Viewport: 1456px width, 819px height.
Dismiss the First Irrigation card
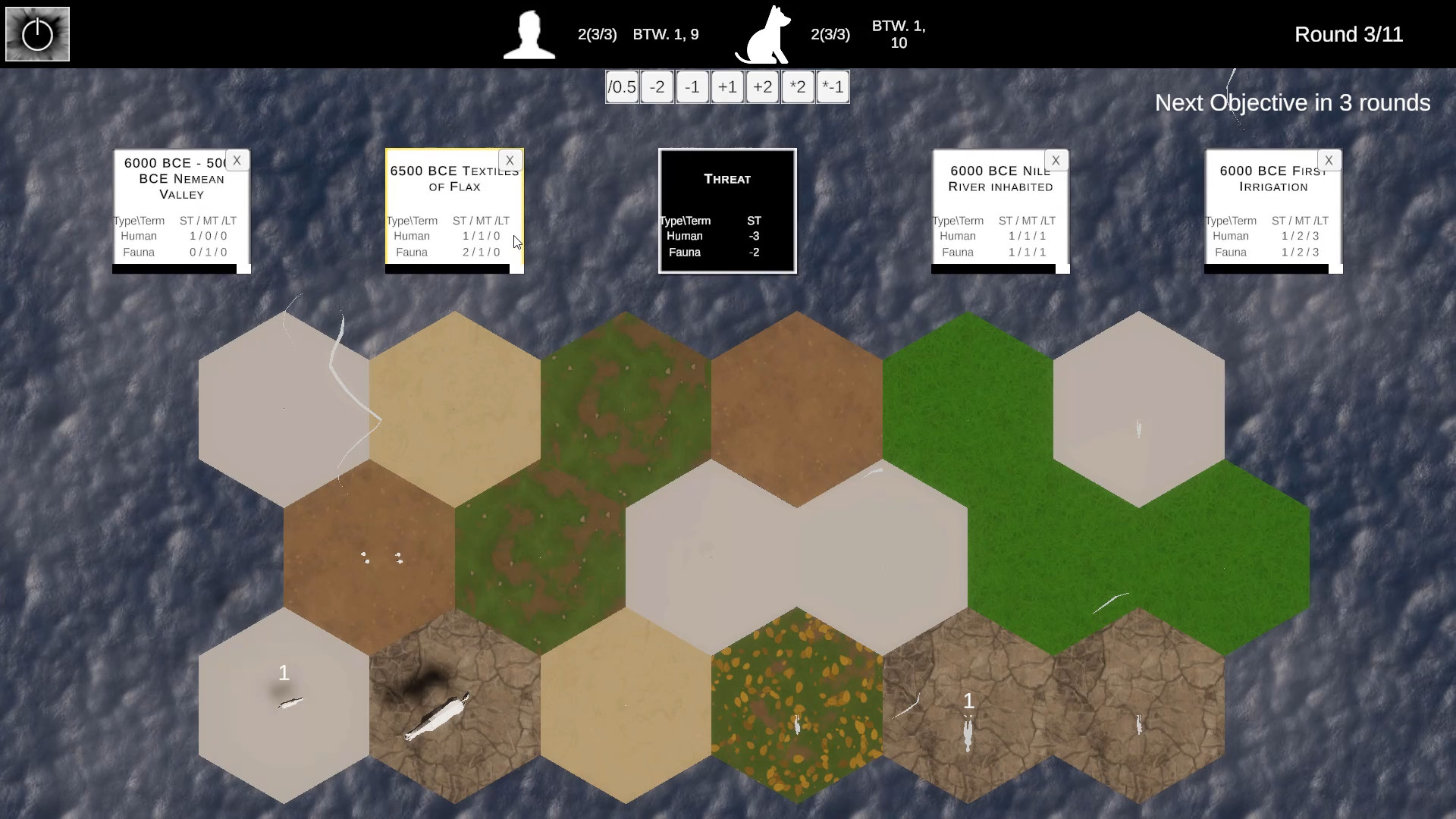tap(1329, 160)
